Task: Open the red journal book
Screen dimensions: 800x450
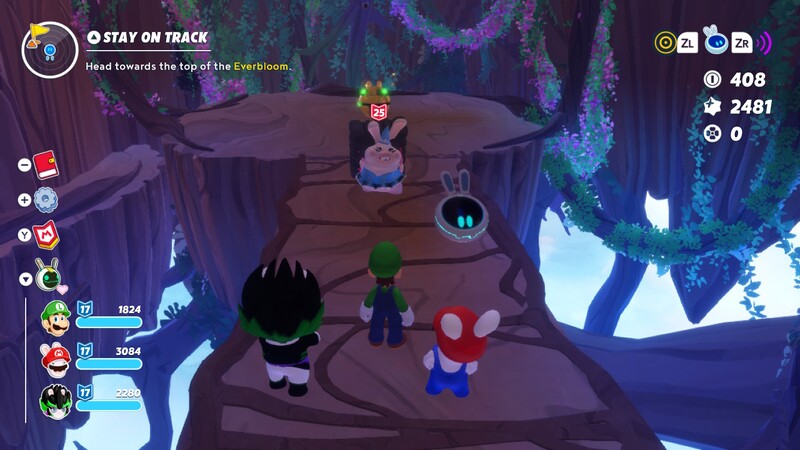Action: tap(45, 165)
